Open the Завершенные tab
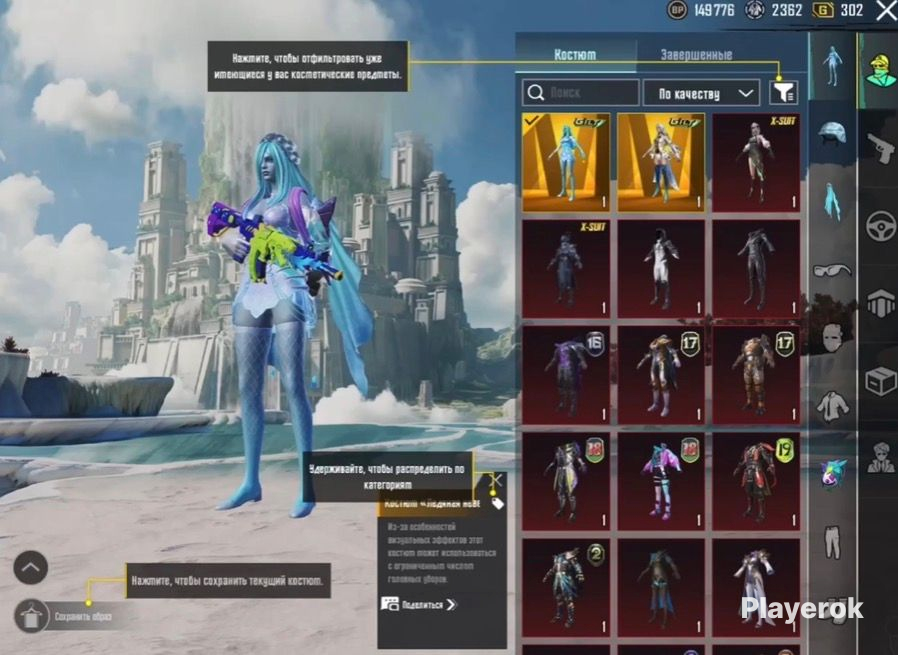The width and height of the screenshot is (898, 655). (x=697, y=55)
